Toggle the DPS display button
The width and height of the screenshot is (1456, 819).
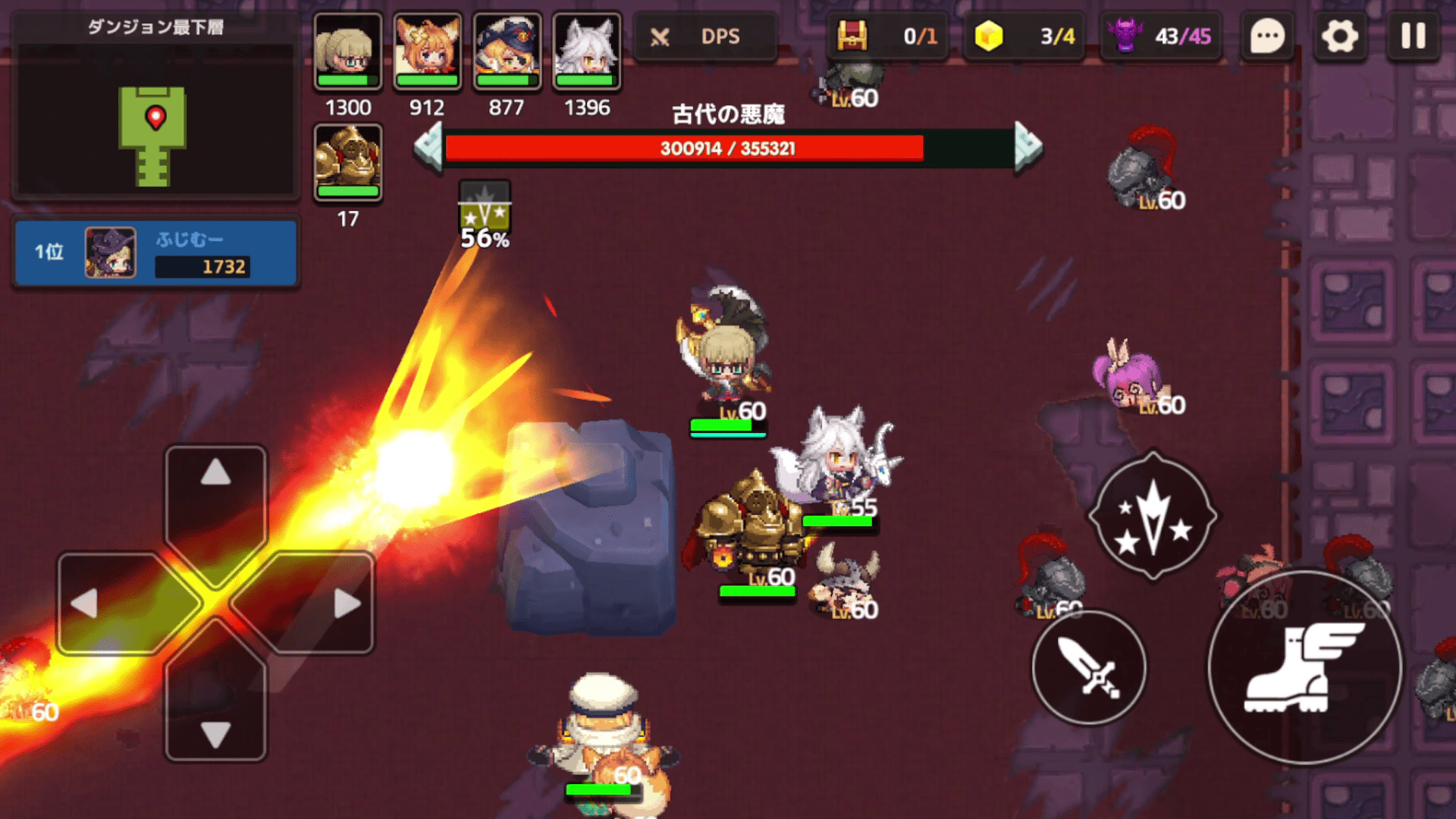pyautogui.click(x=704, y=36)
